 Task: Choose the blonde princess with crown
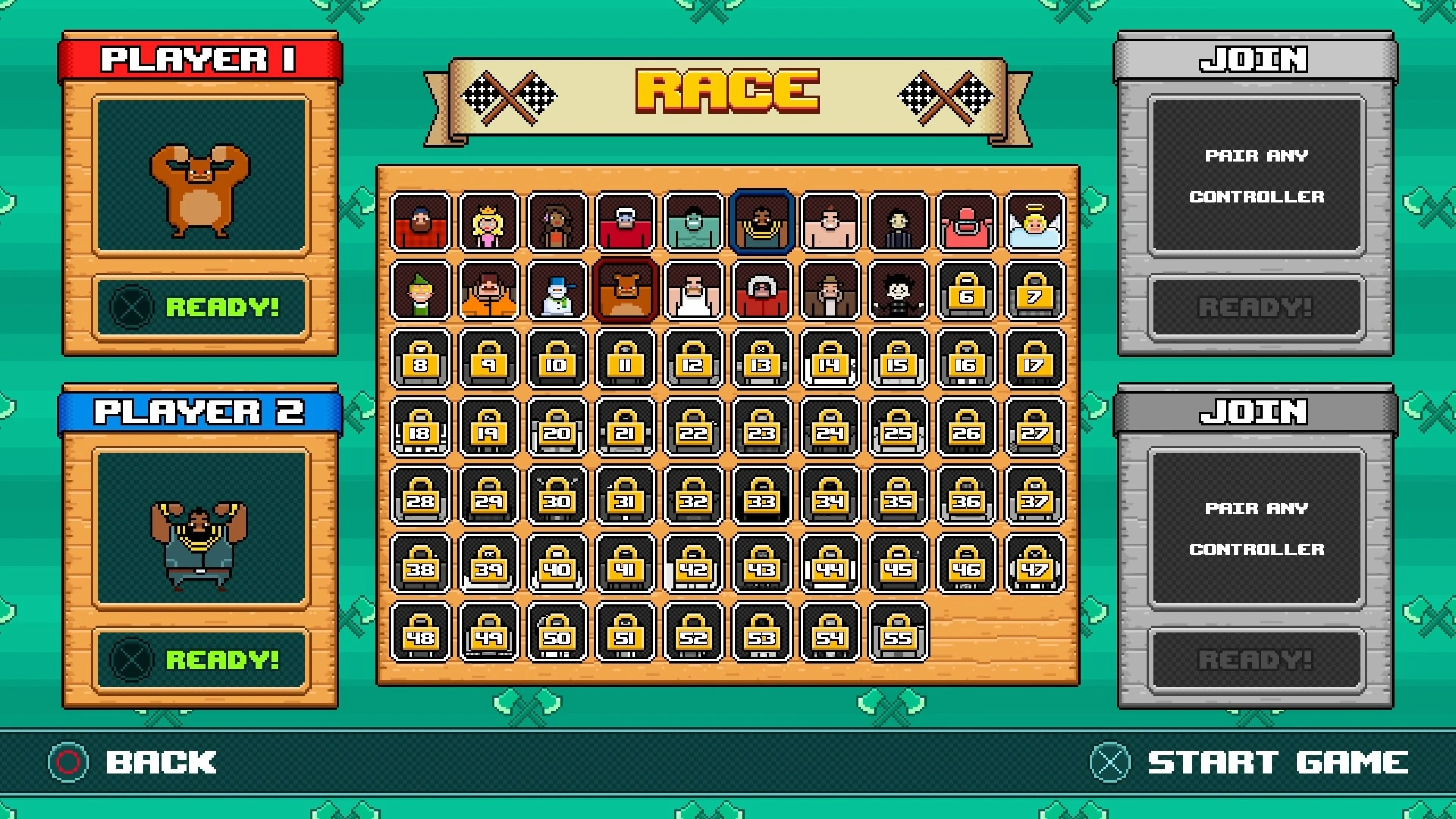(489, 221)
